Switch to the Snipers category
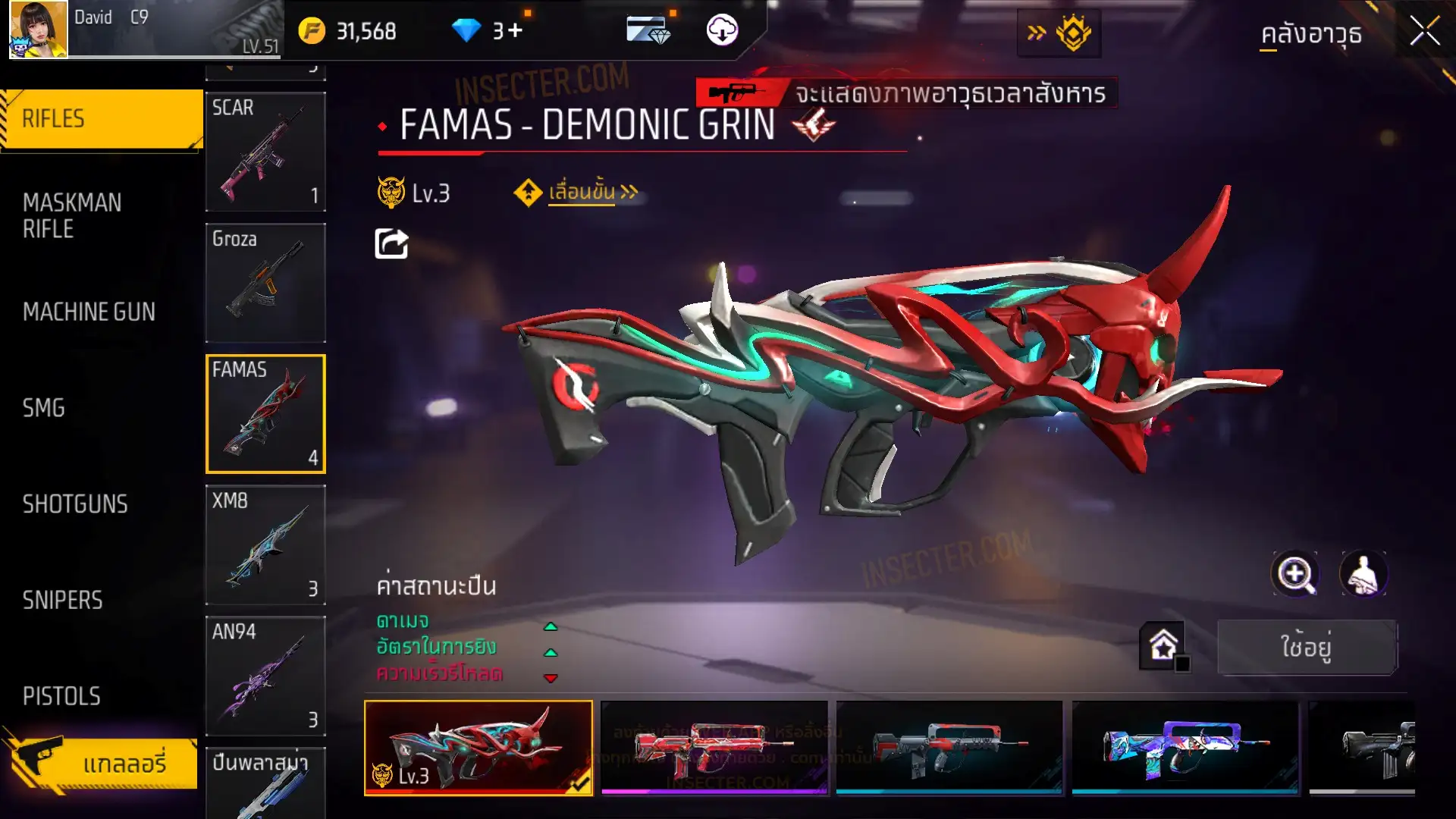 coord(62,601)
